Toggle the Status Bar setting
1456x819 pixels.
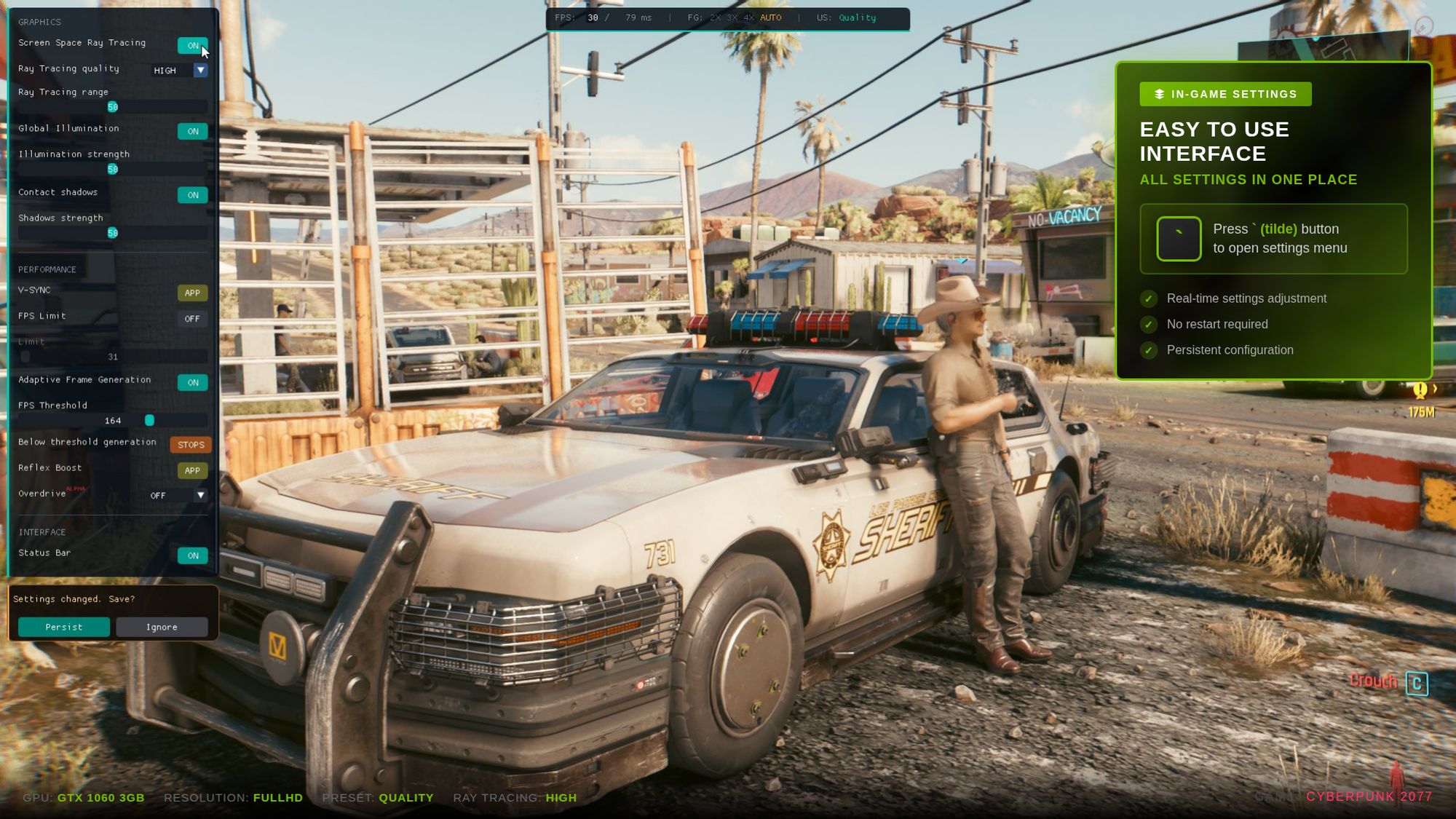(x=192, y=555)
